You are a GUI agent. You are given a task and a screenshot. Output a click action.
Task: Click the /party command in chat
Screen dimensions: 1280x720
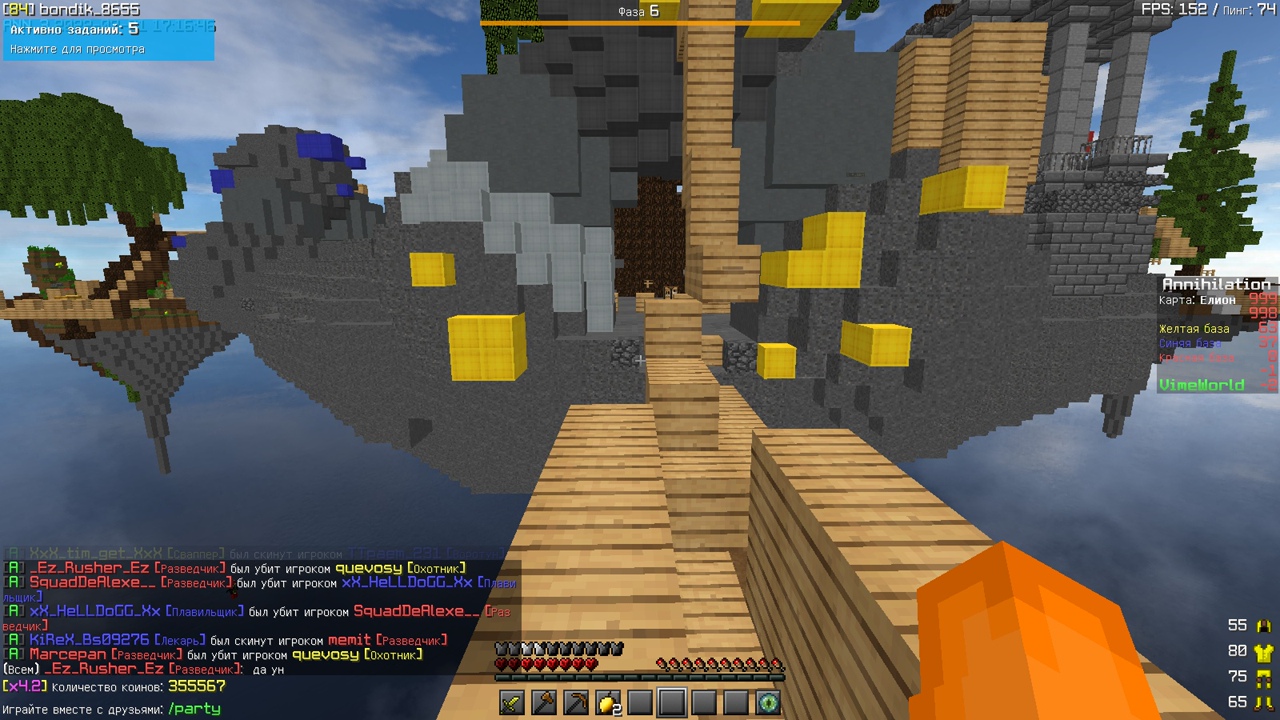(194, 709)
